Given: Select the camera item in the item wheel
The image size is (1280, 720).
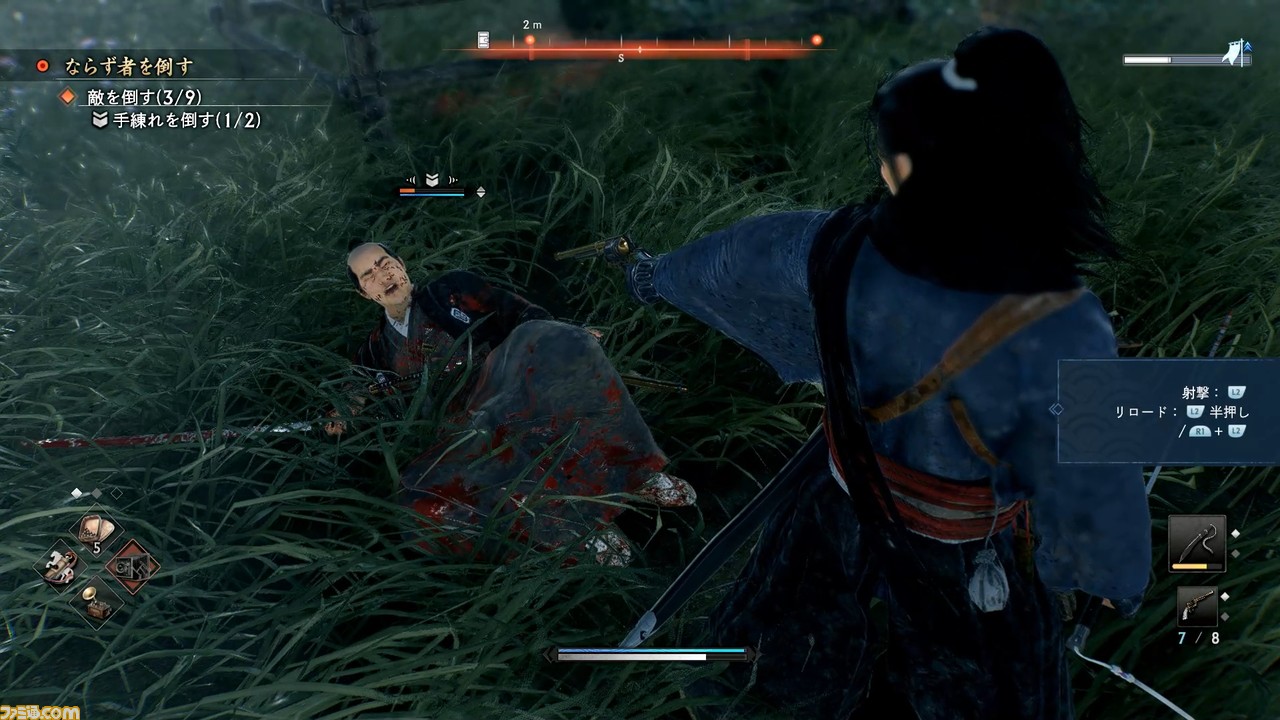Looking at the screenshot, I should (131, 566).
